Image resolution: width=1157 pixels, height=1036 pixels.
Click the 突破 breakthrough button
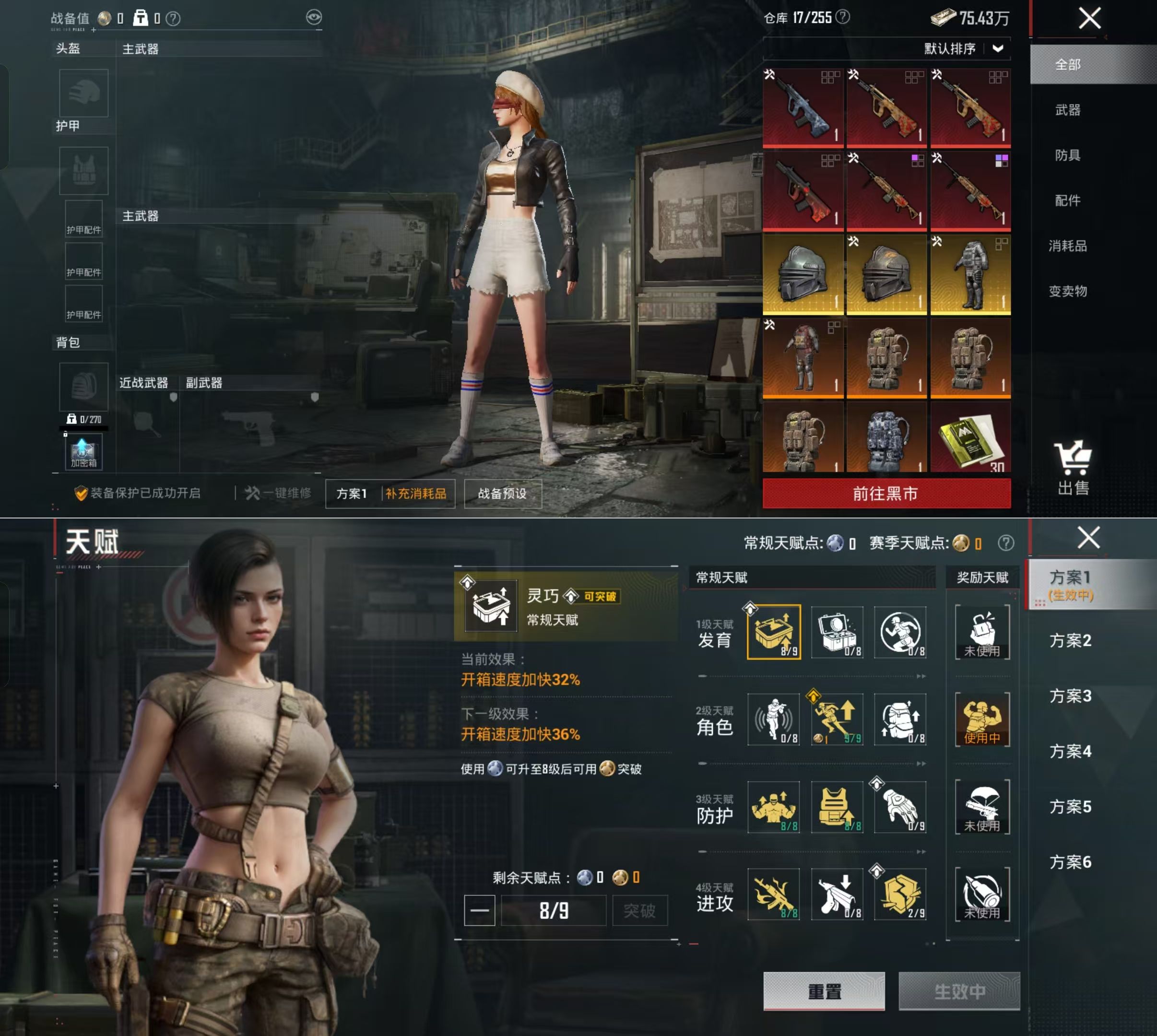click(x=639, y=911)
